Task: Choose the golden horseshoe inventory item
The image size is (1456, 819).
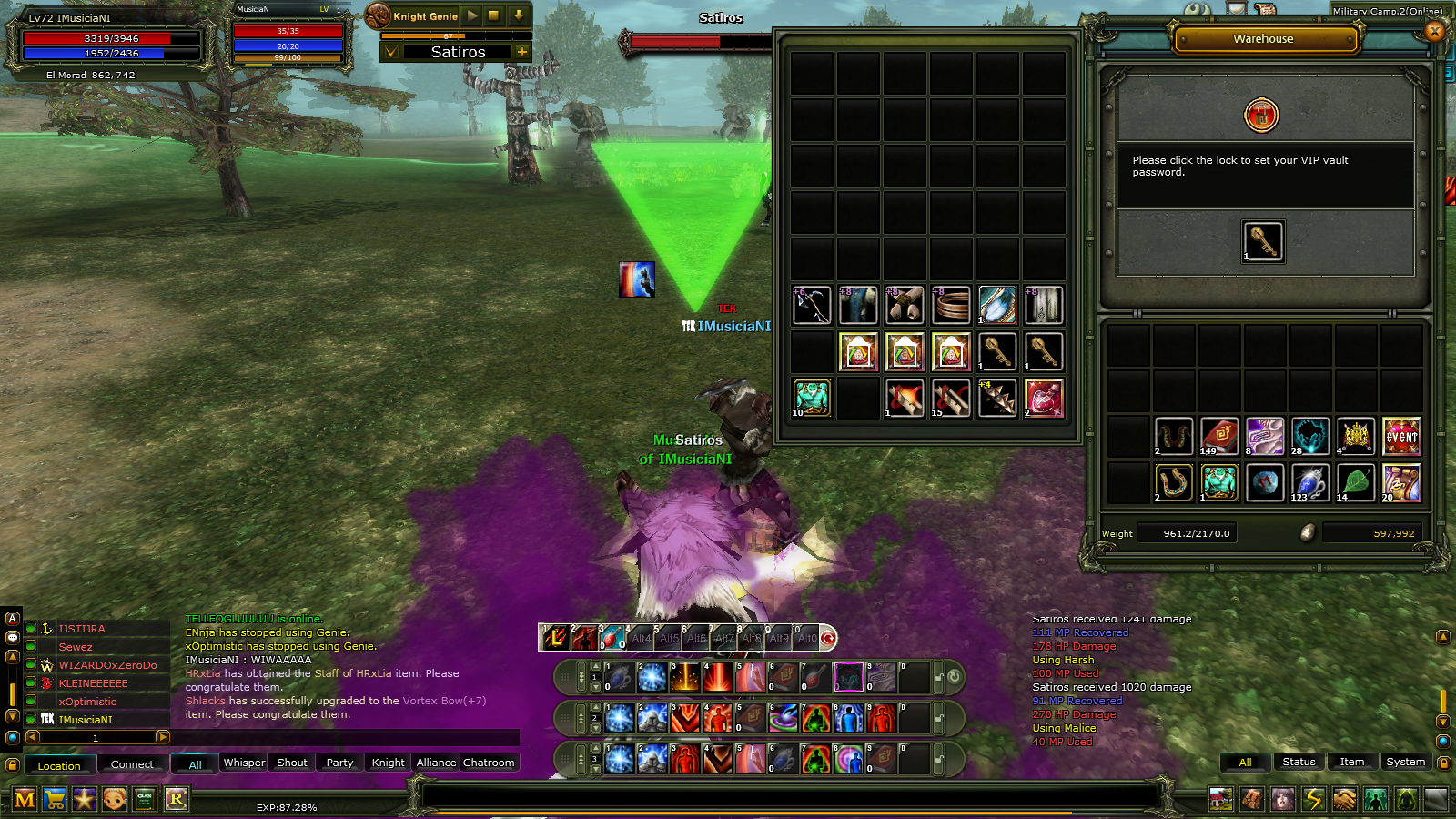Action: click(x=1174, y=483)
